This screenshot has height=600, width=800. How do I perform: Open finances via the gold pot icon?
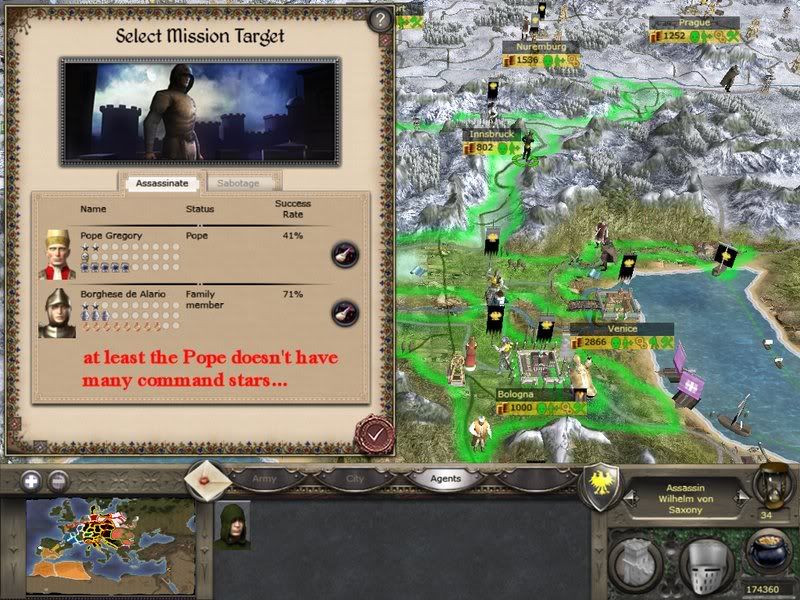[x=767, y=553]
